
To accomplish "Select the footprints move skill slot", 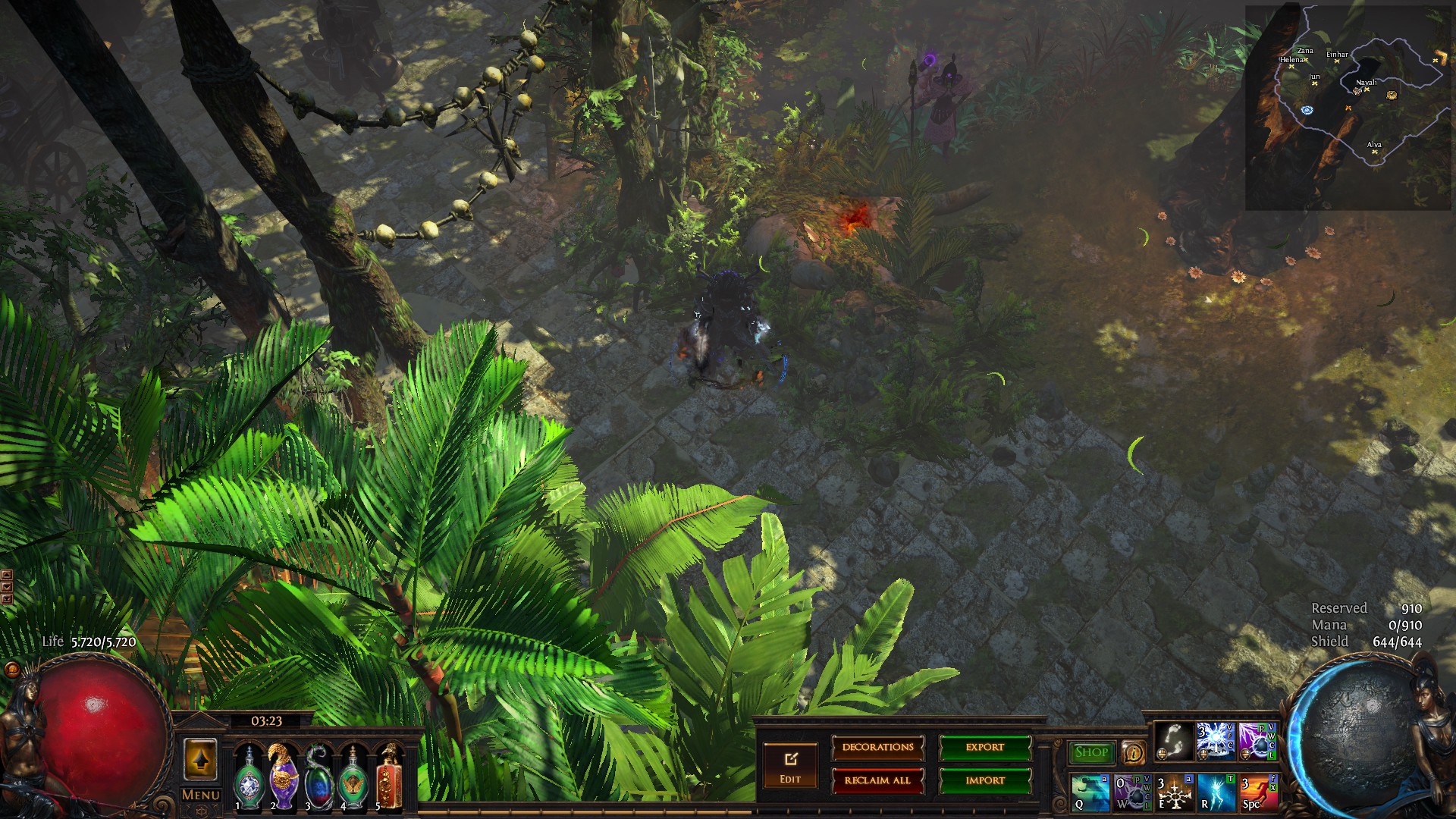I will [x=1174, y=741].
